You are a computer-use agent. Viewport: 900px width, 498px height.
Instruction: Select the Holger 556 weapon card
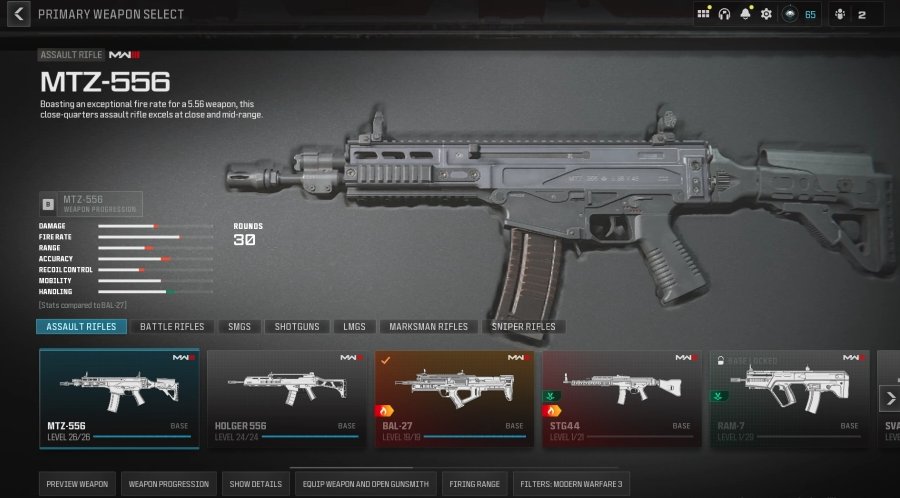click(x=286, y=397)
